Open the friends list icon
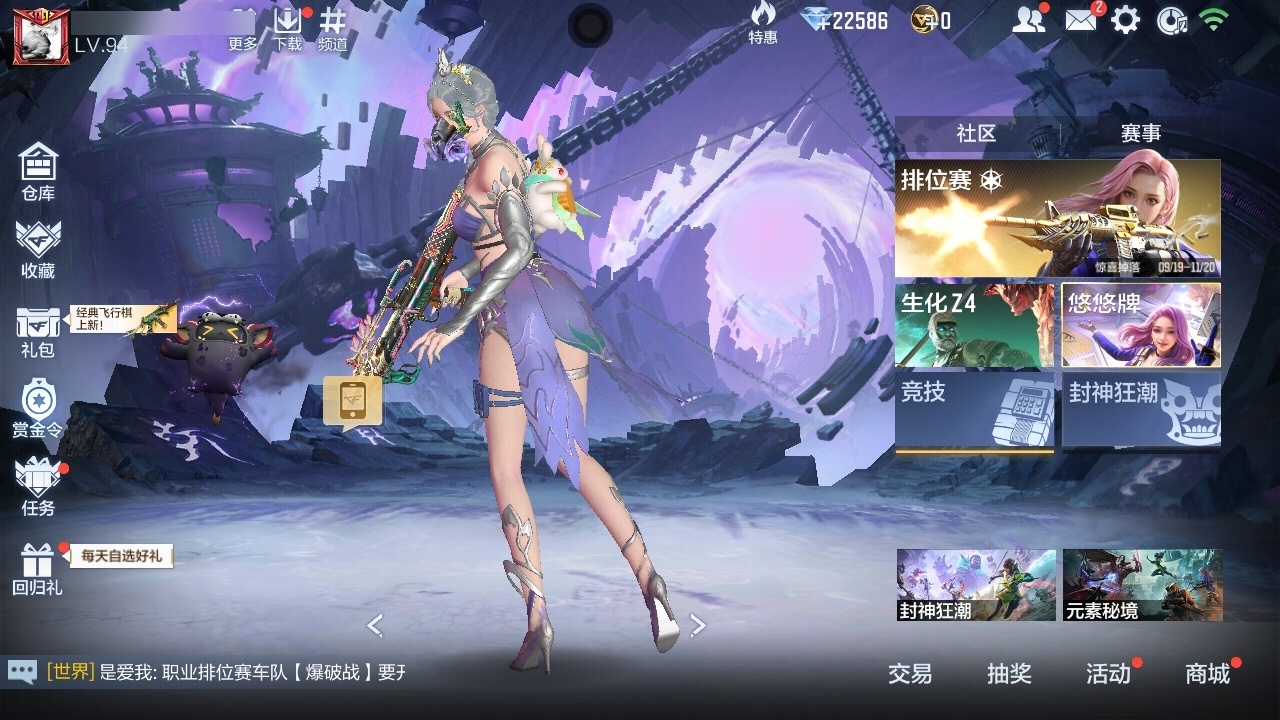This screenshot has height=720, width=1280. point(1028,20)
